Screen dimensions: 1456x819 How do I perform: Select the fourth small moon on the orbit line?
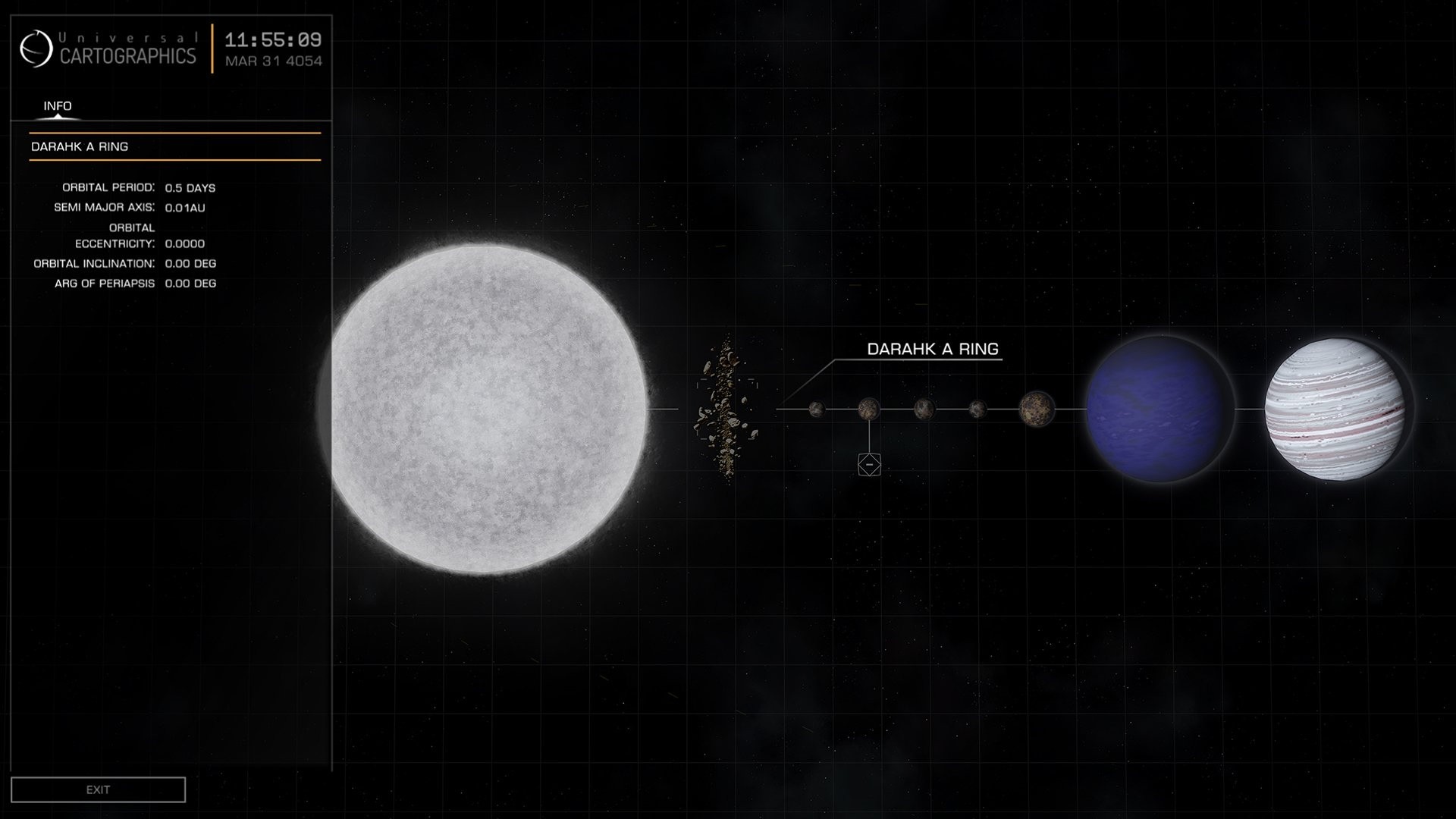click(x=976, y=409)
